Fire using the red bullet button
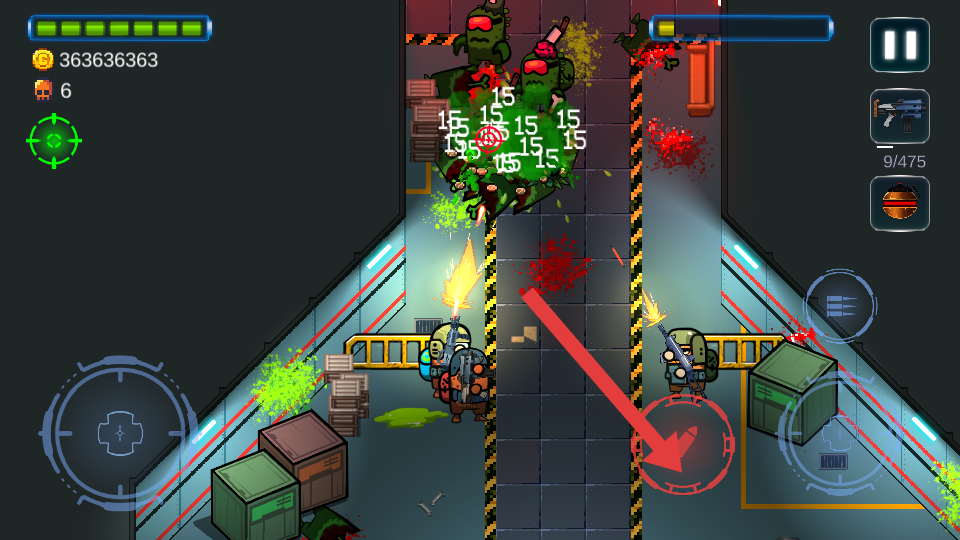Screen dimensions: 960x540 (x=683, y=444)
